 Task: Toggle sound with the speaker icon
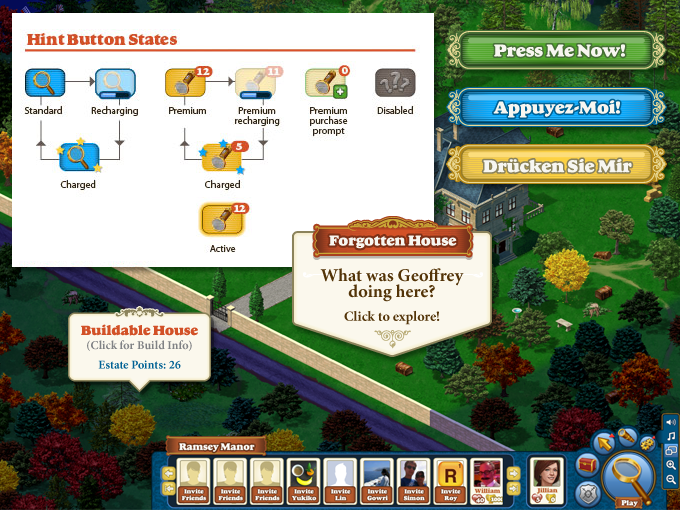pyautogui.click(x=670, y=421)
